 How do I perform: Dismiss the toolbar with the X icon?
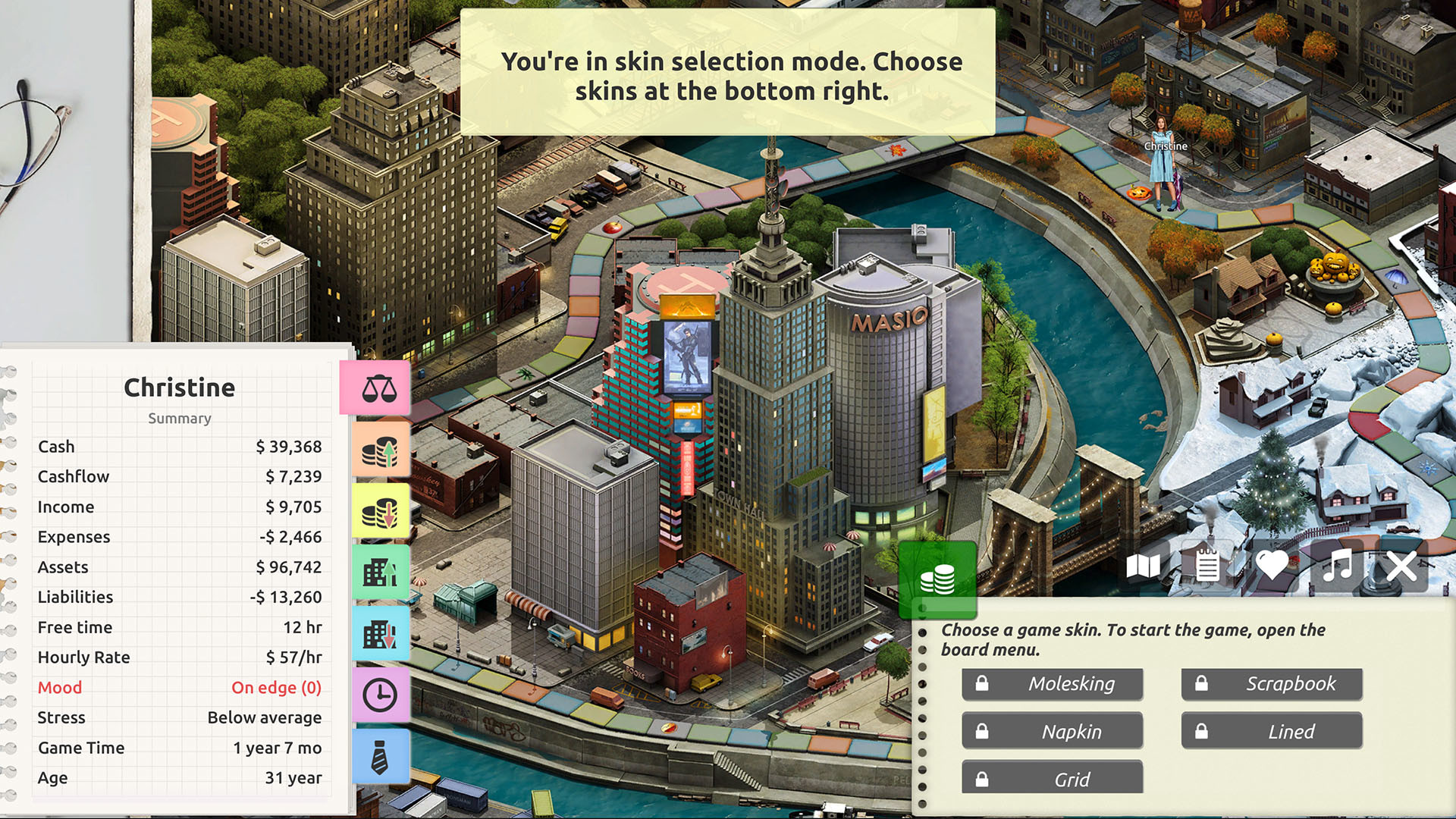1402,565
